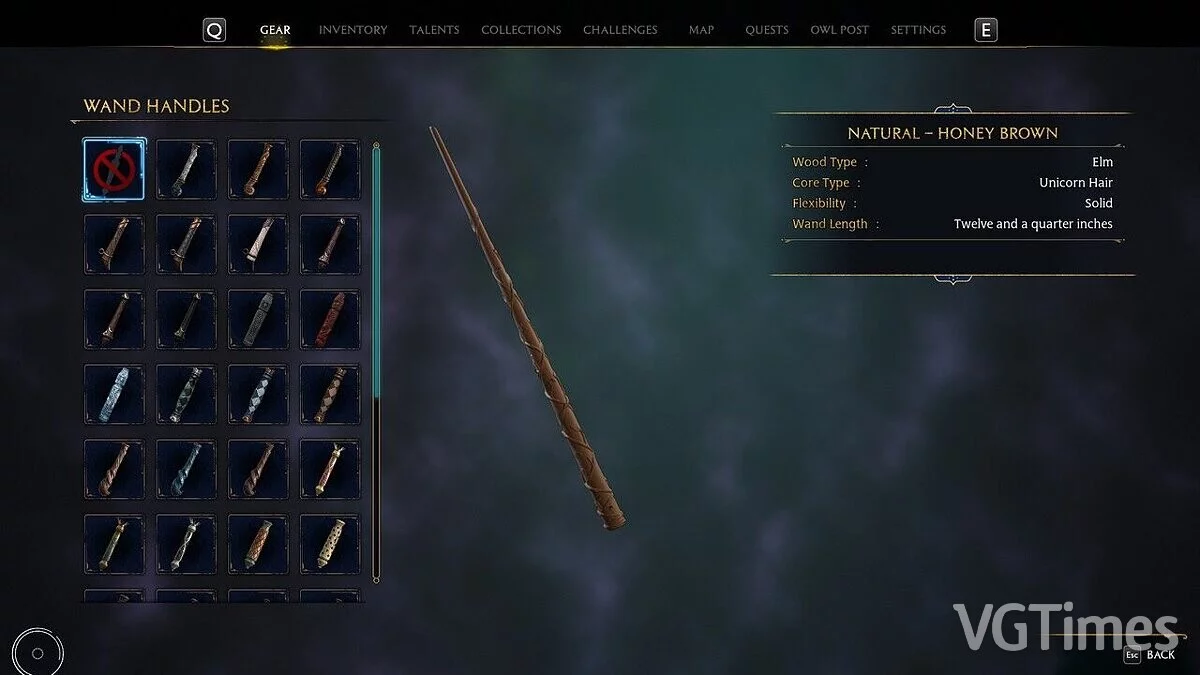Choose the ivory perforated wand handle

(330, 544)
